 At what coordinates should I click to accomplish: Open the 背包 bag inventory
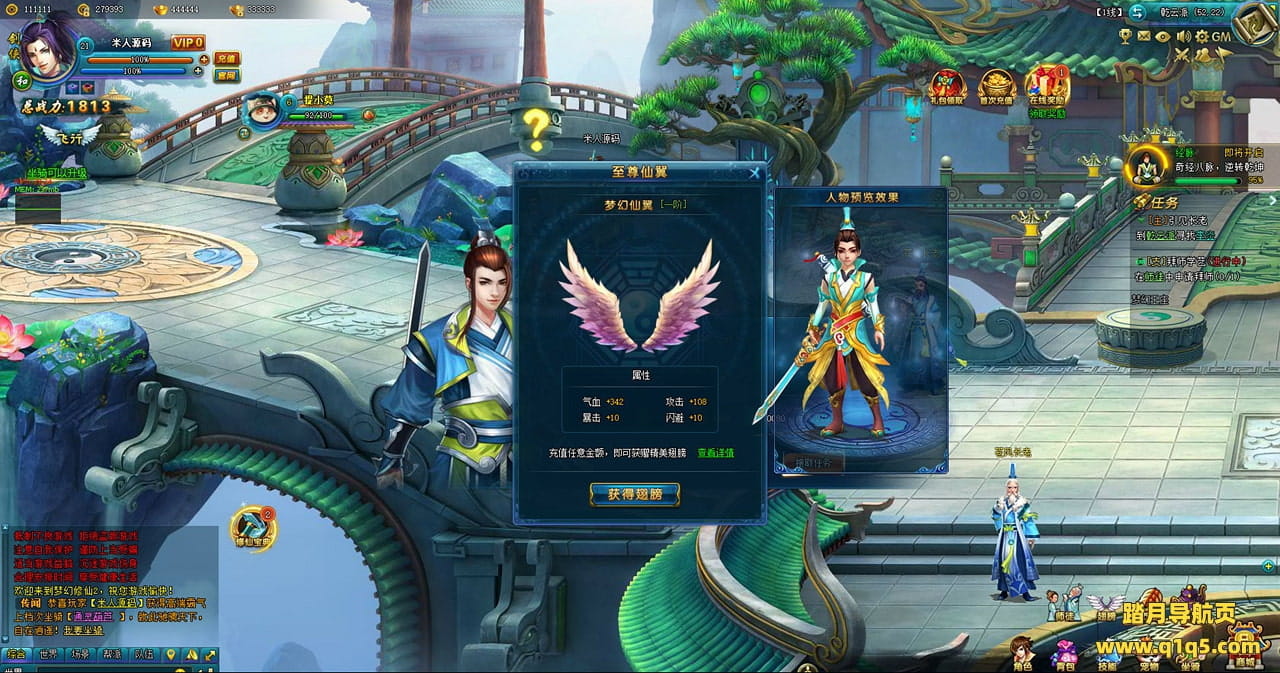[x=1063, y=655]
